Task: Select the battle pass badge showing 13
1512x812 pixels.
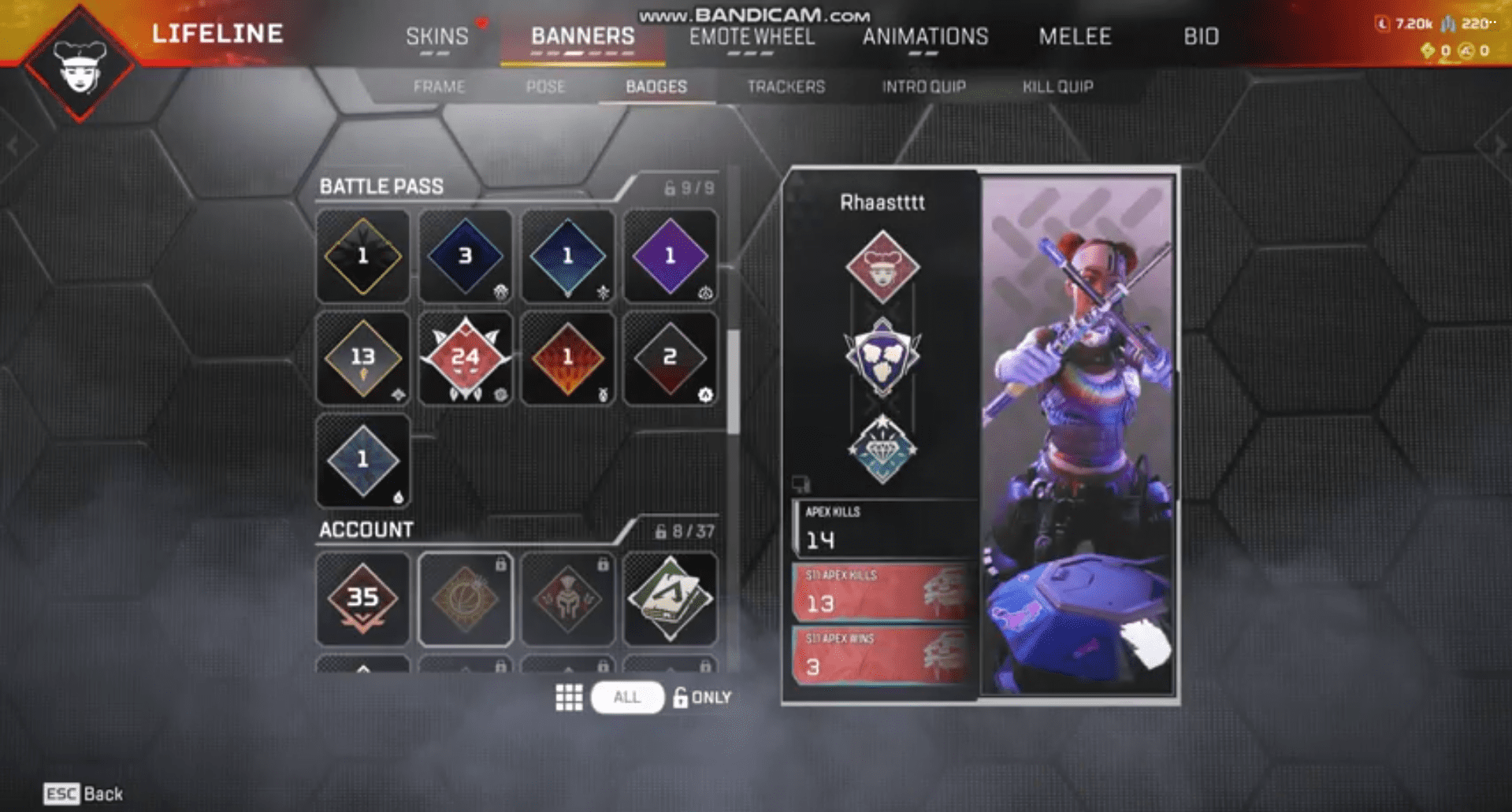Action: [x=362, y=358]
